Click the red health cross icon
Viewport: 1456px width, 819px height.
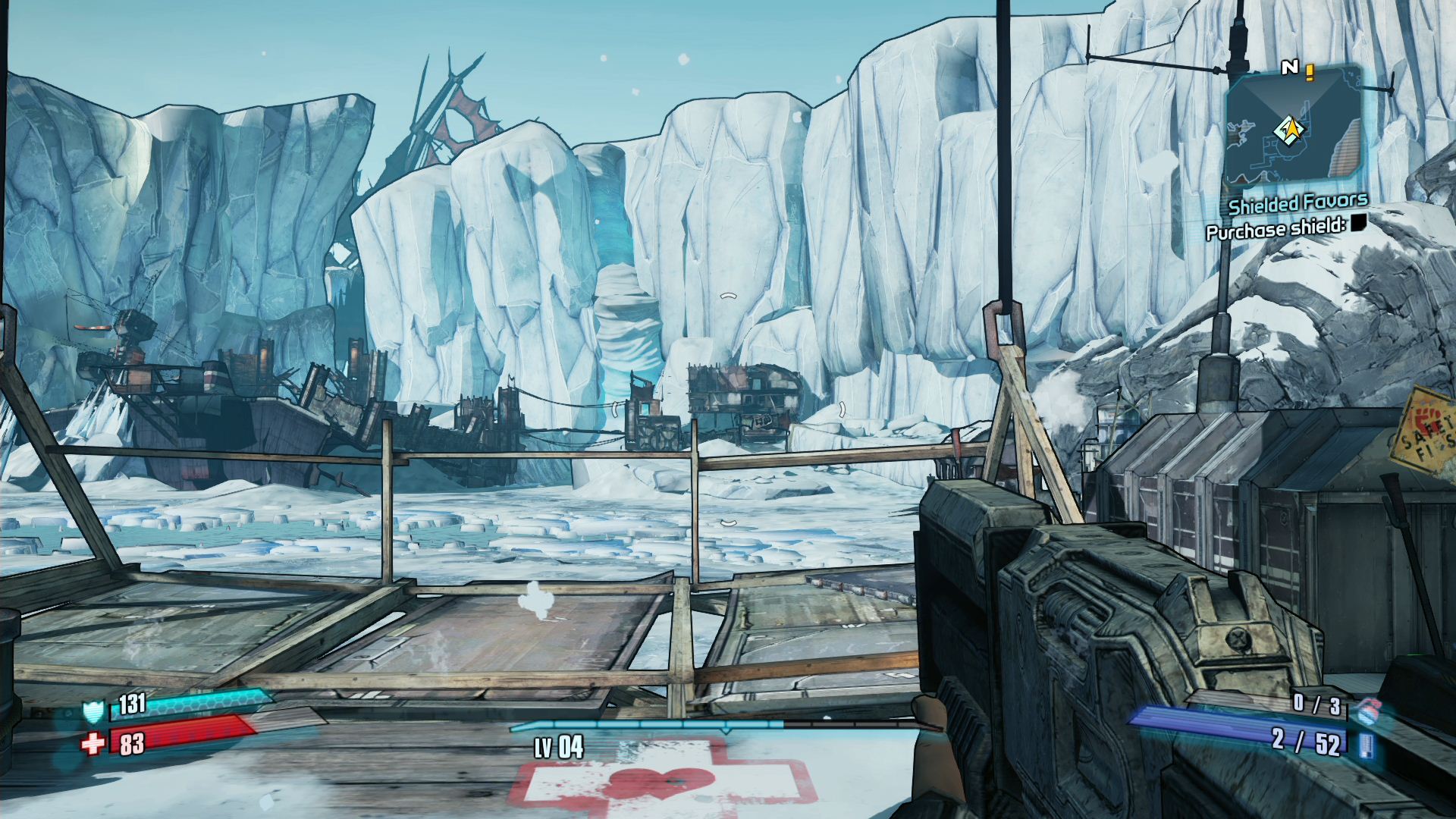[x=93, y=744]
